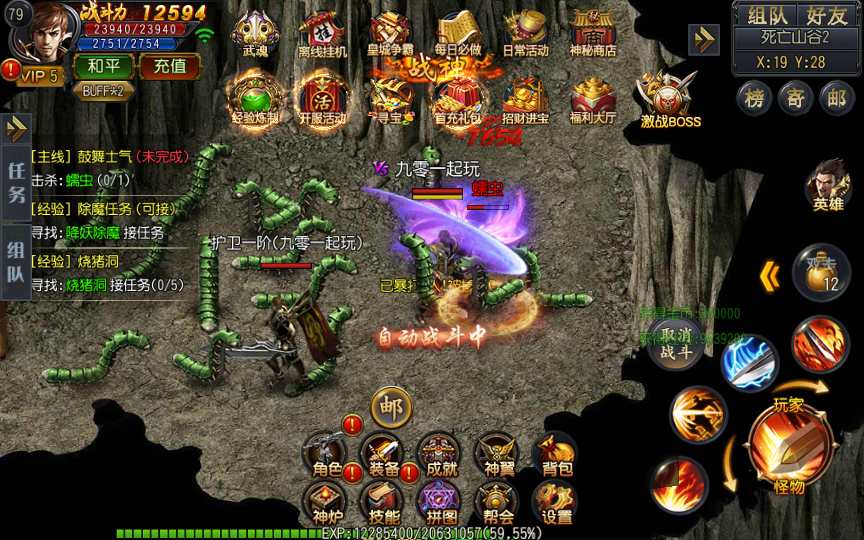
Task: Open the 每日必做 daily tasks icon
Action: click(x=458, y=34)
